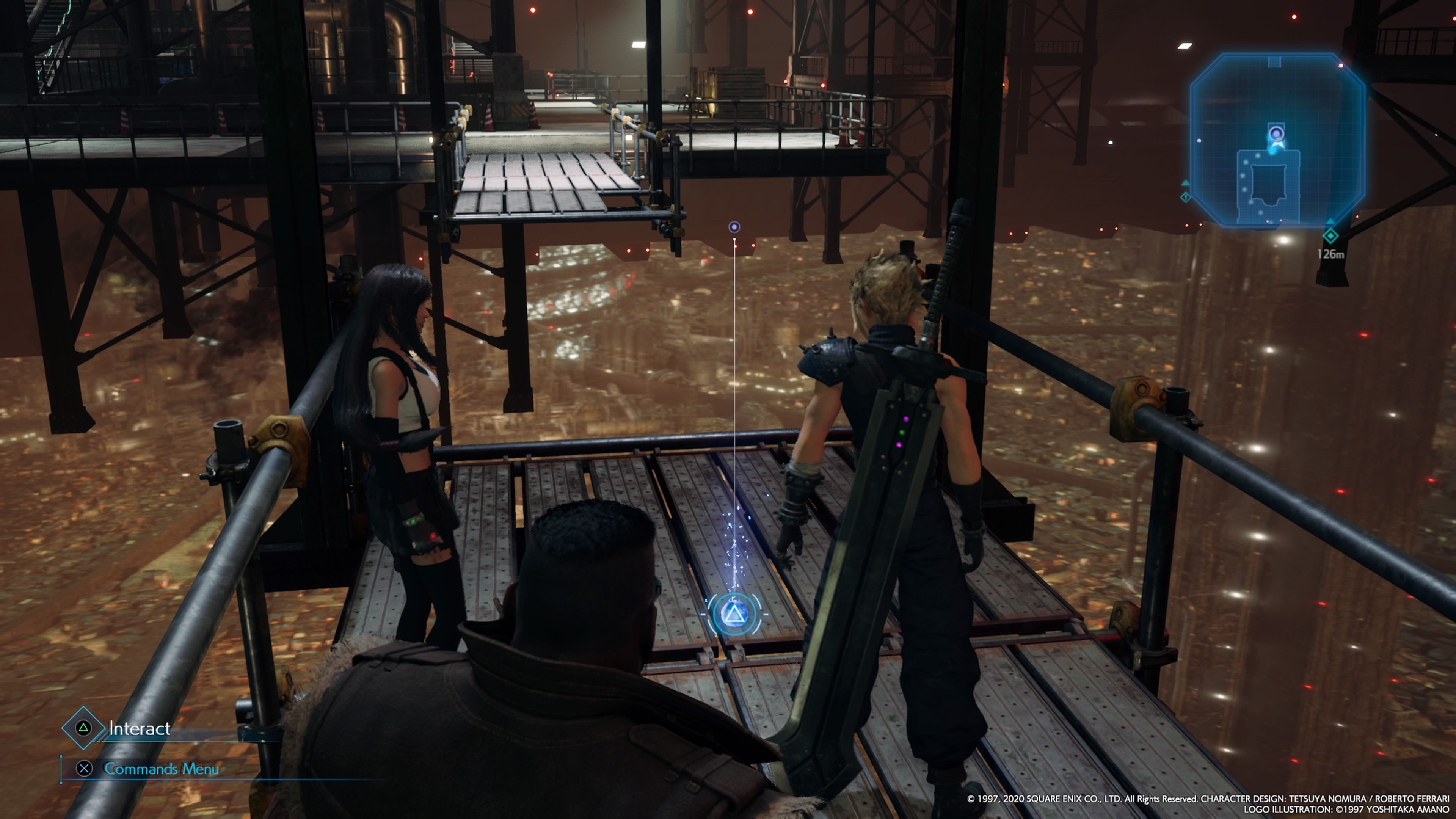The height and width of the screenshot is (819, 1456).
Task: Click the X button icon beside Commands Menu
Action: tap(85, 769)
